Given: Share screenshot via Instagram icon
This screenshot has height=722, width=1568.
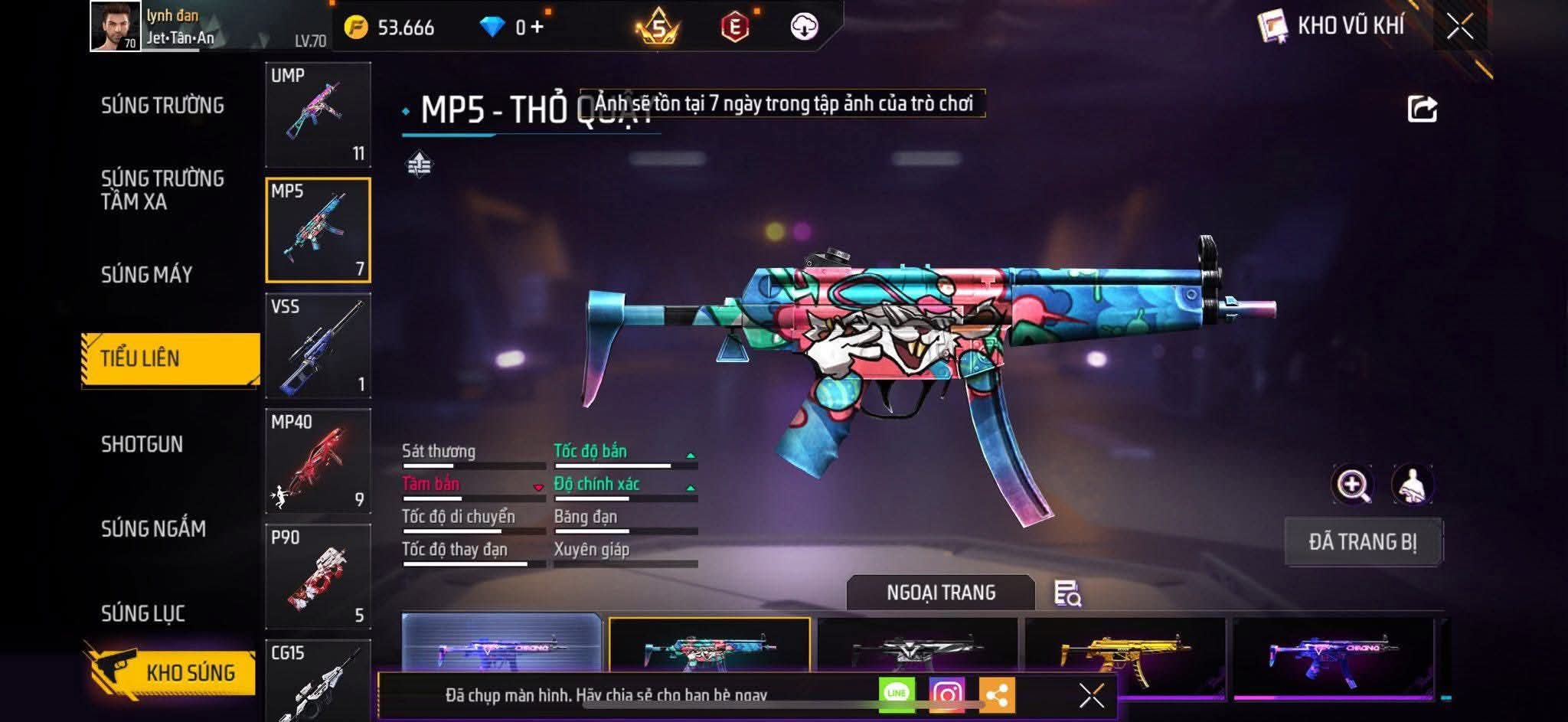Looking at the screenshot, I should (x=946, y=694).
